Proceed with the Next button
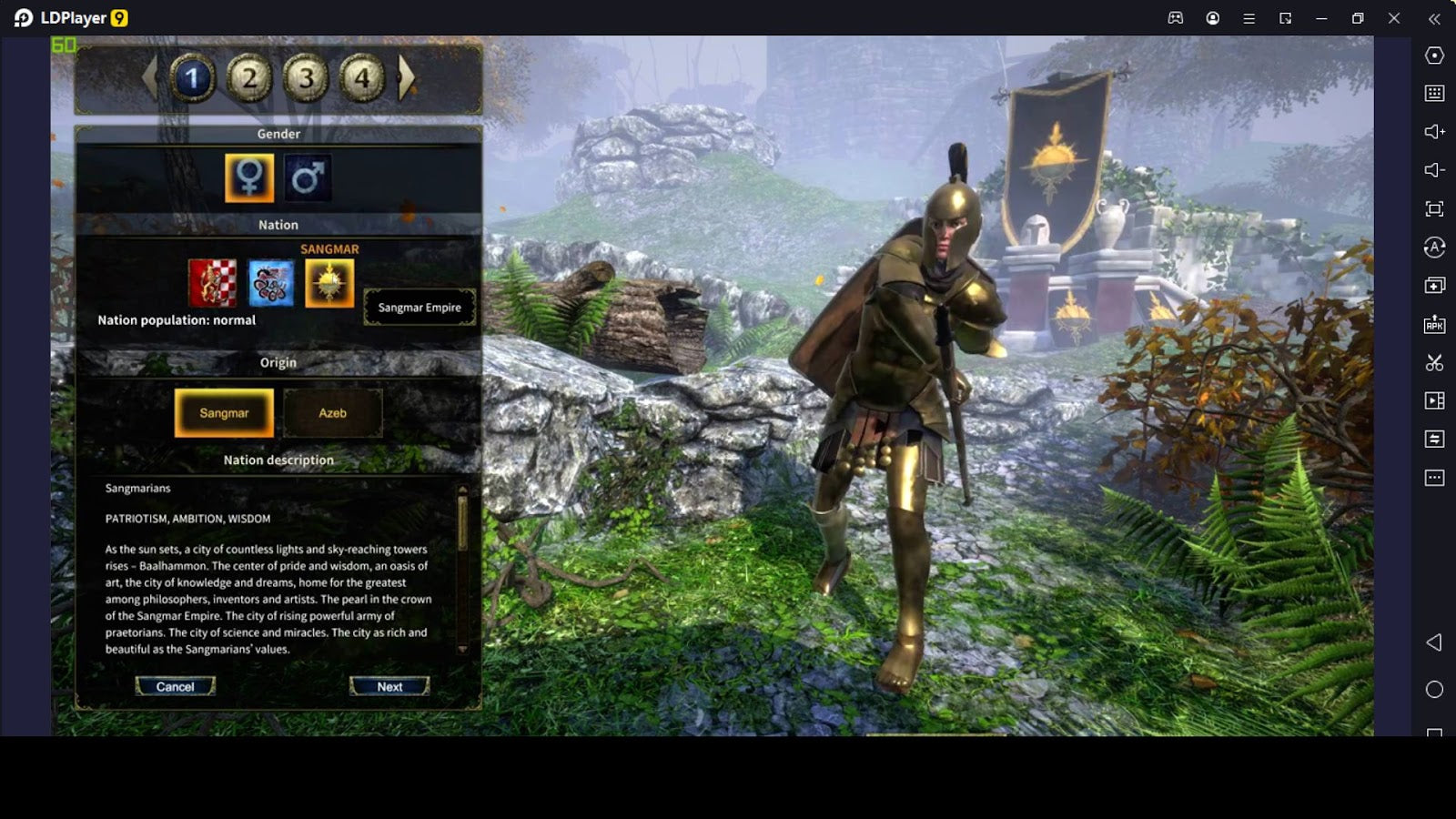Screen dimensions: 1456x819 pos(389,687)
